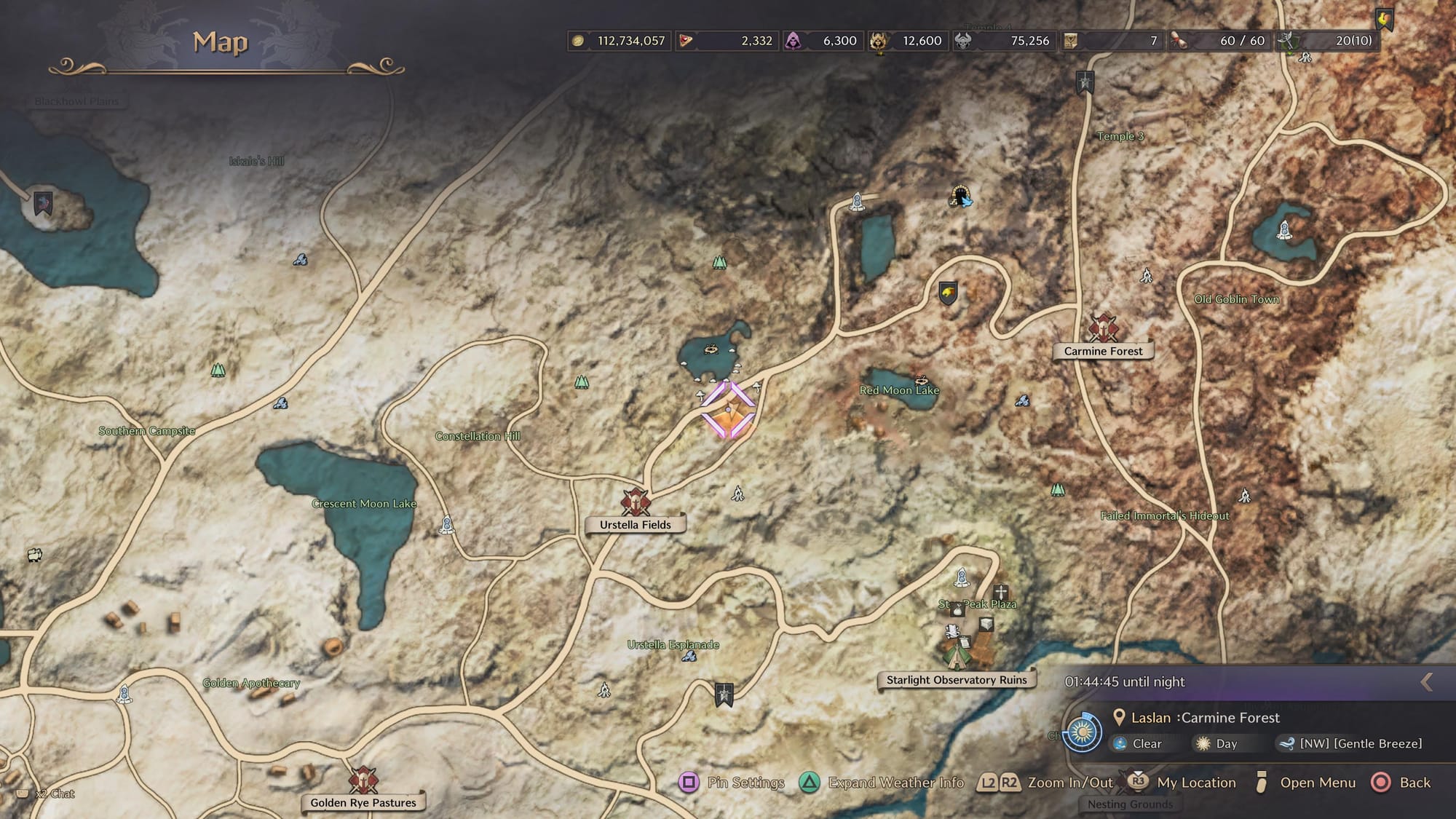This screenshot has height=819, width=1456.
Task: Click the day-night cycle sun icon
Action: point(1082,732)
